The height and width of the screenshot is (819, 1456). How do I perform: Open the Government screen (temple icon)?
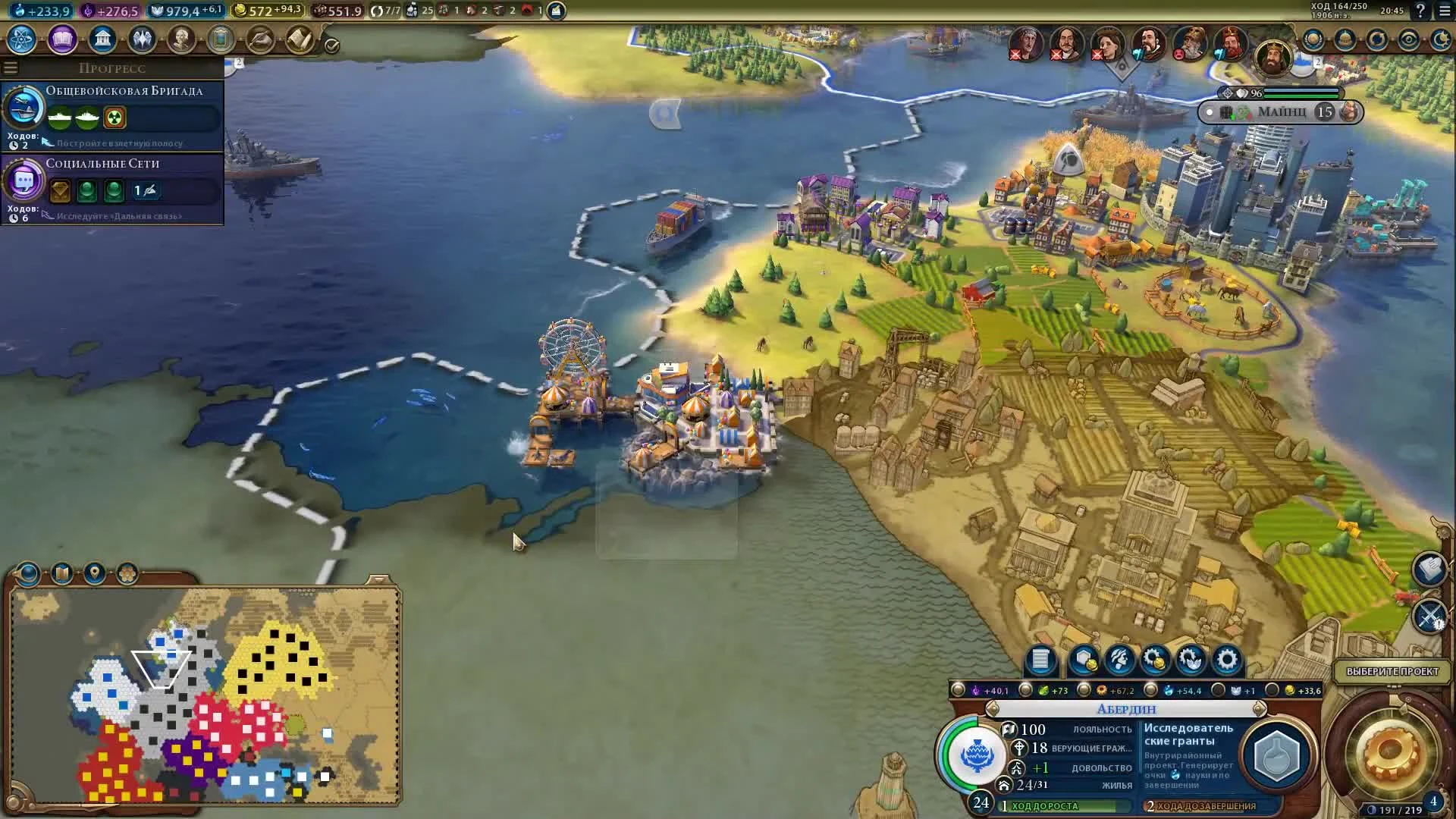[103, 39]
